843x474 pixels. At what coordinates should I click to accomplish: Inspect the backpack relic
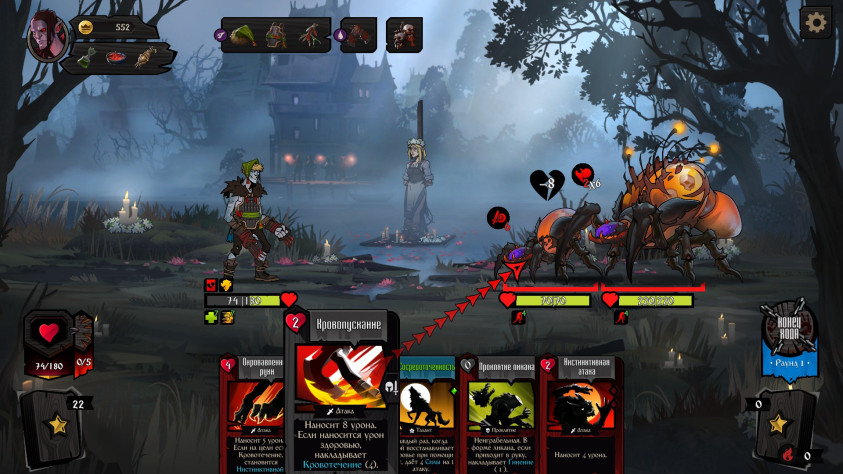[x=275, y=35]
